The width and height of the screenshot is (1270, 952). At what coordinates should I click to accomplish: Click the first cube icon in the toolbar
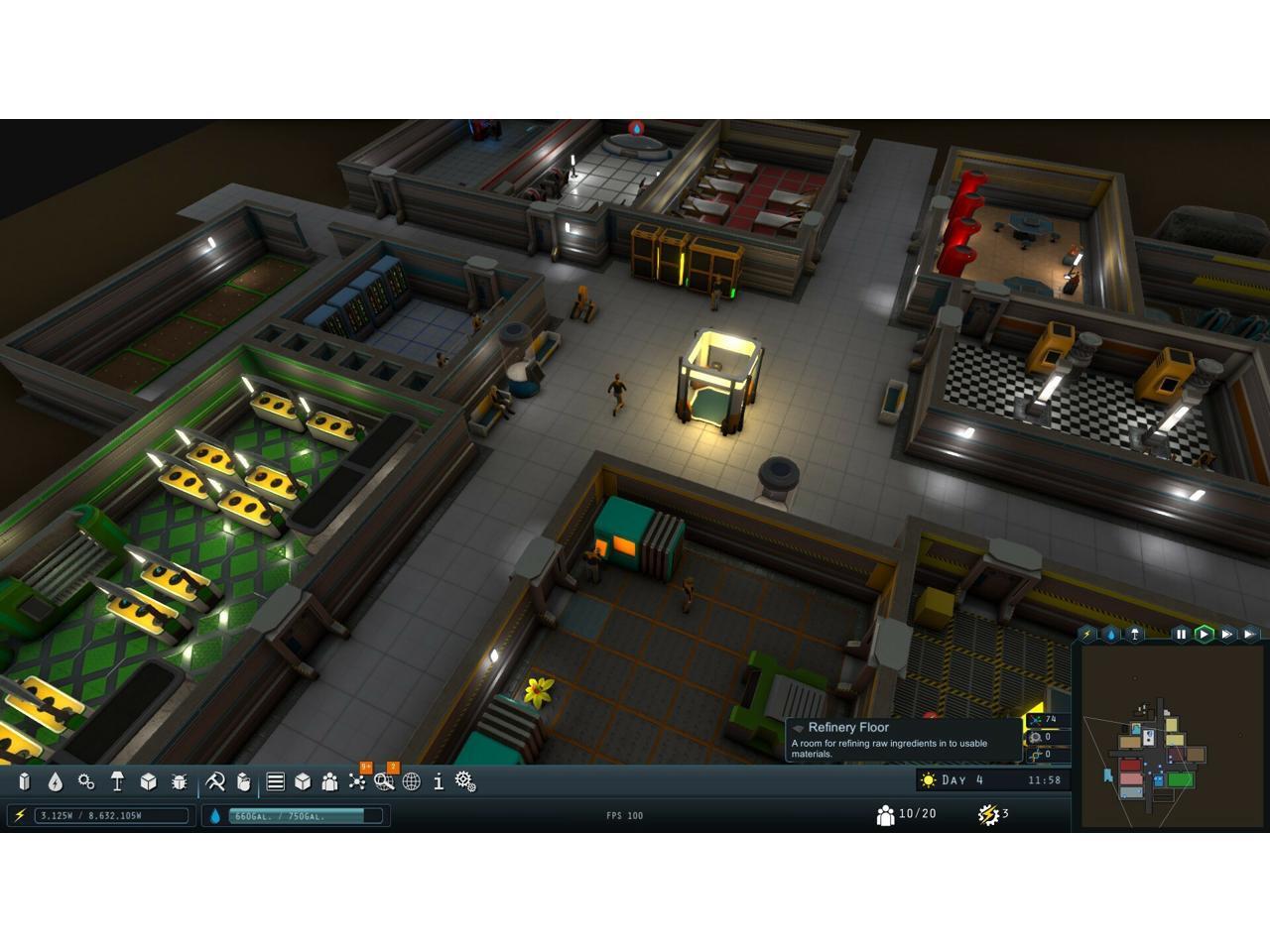[x=148, y=782]
